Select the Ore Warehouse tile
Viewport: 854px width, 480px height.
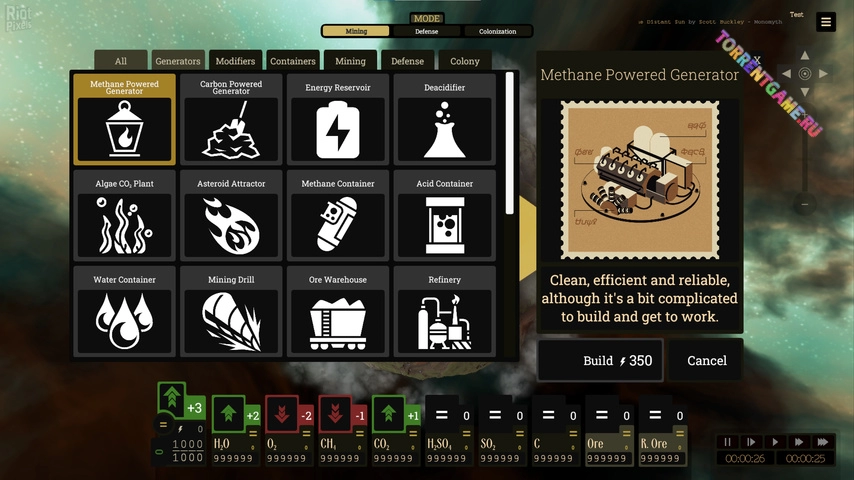point(338,311)
